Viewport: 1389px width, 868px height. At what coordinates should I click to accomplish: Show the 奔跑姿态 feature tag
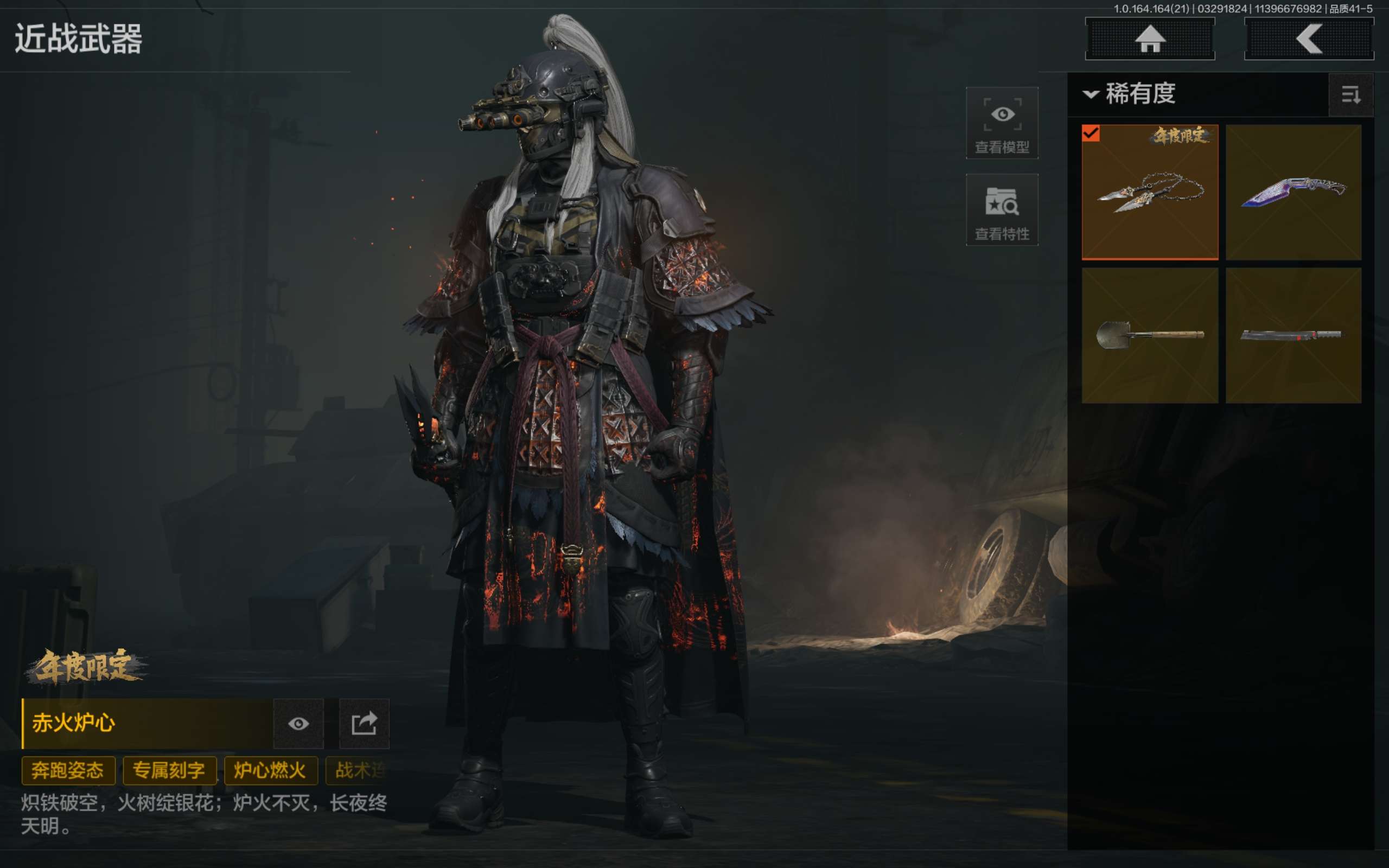click(x=68, y=770)
